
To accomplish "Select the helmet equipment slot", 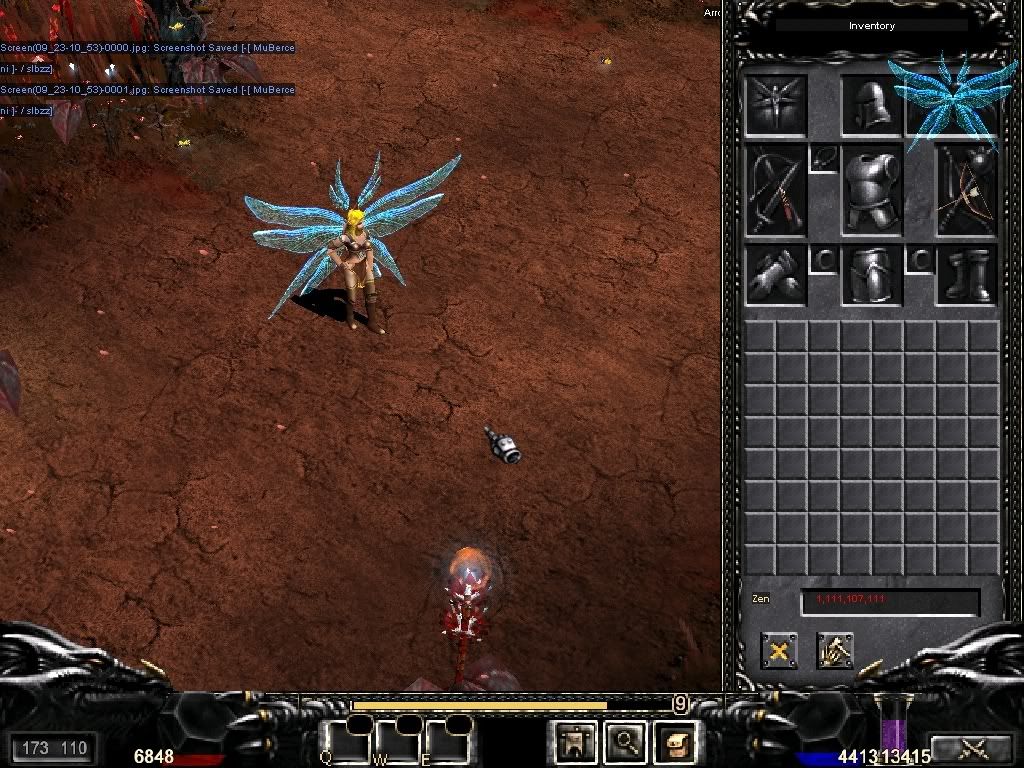I will click(x=872, y=105).
